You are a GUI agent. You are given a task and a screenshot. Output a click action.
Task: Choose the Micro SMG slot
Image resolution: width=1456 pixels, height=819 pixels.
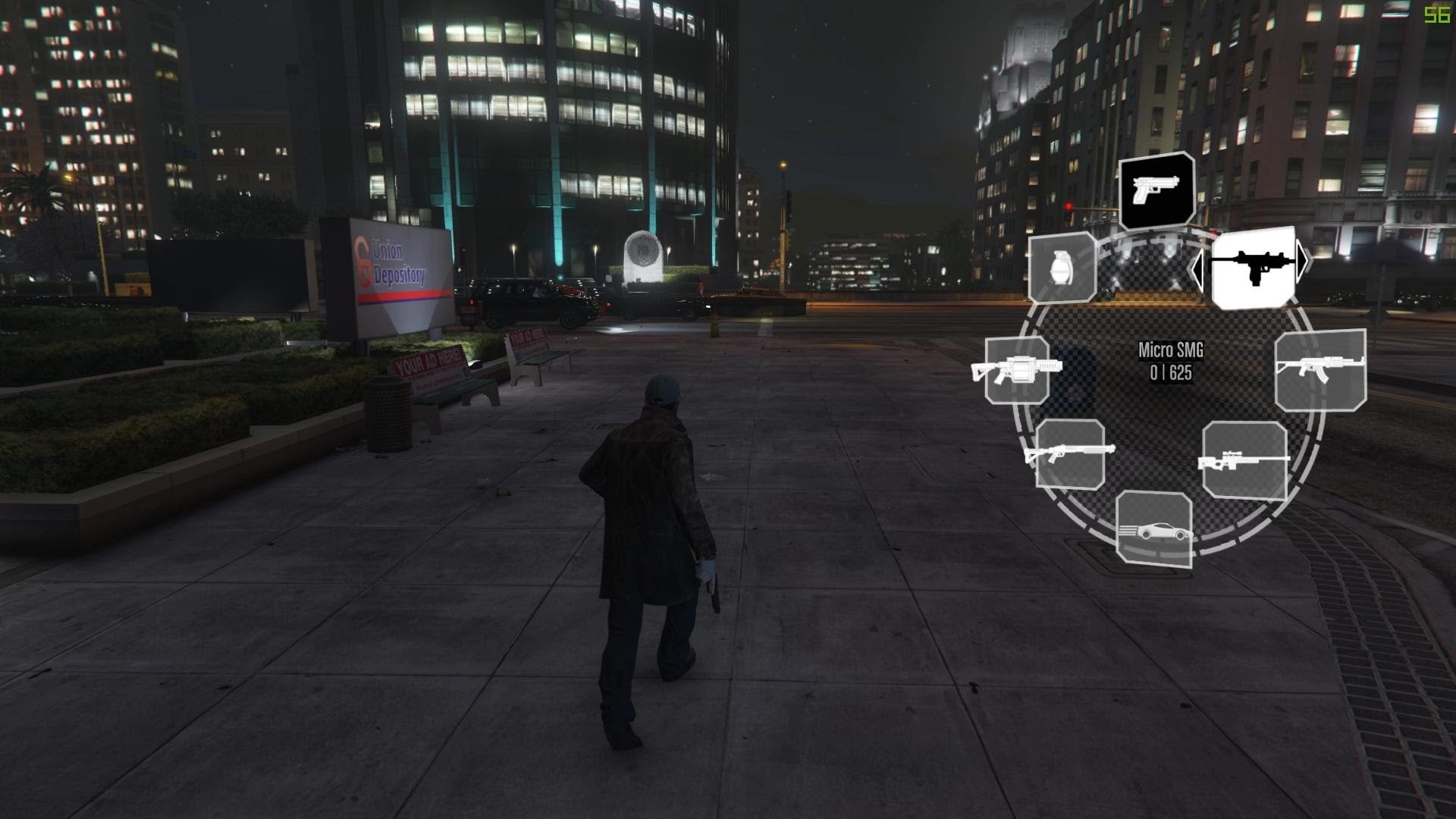[1253, 266]
